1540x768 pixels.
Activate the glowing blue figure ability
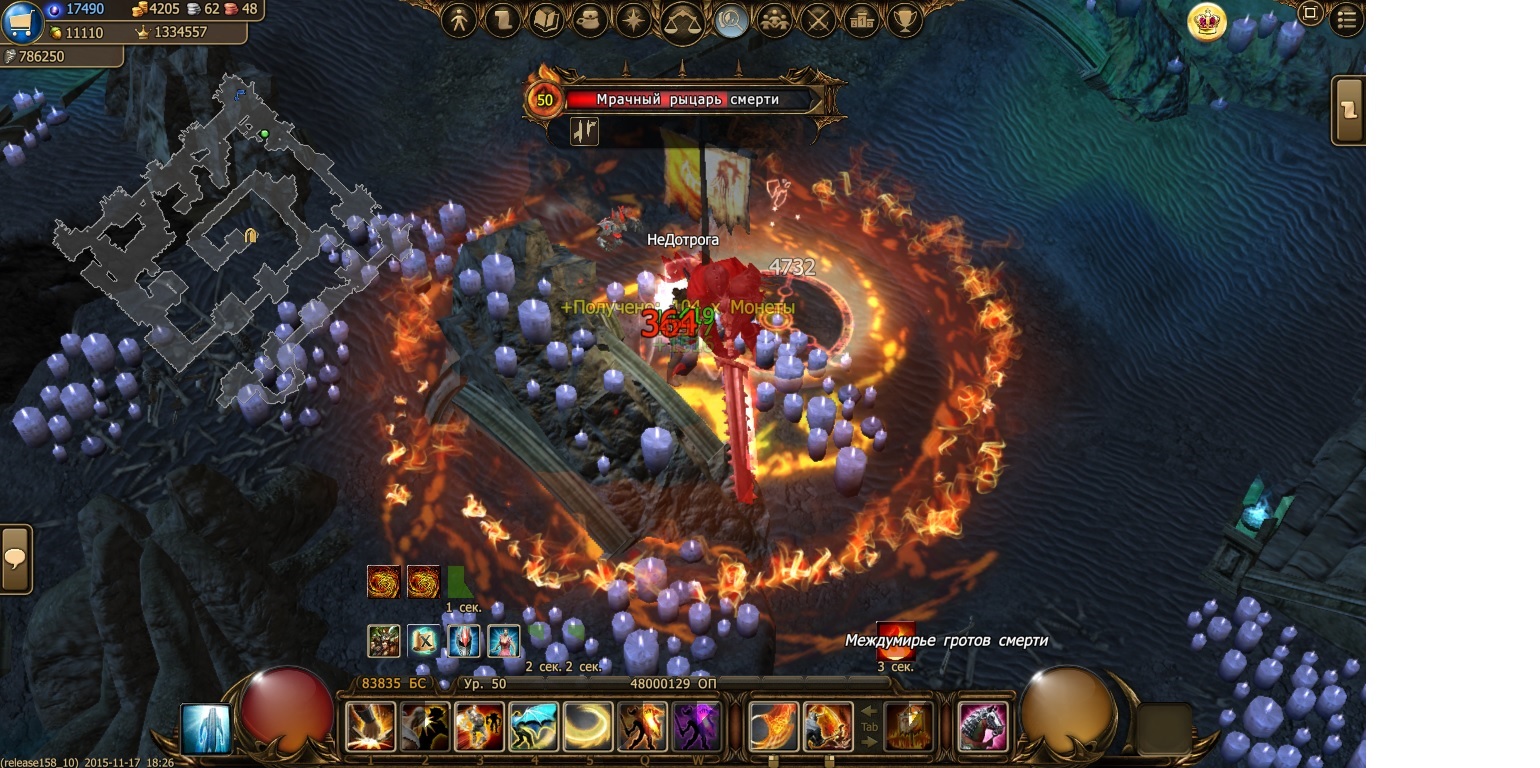tap(206, 728)
